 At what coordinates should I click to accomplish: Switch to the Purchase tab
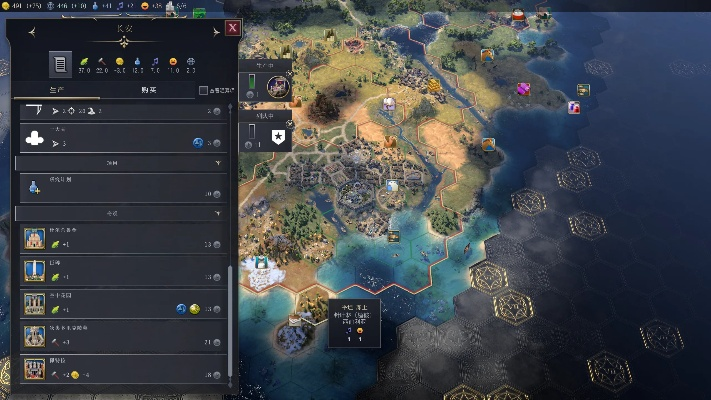(x=149, y=91)
